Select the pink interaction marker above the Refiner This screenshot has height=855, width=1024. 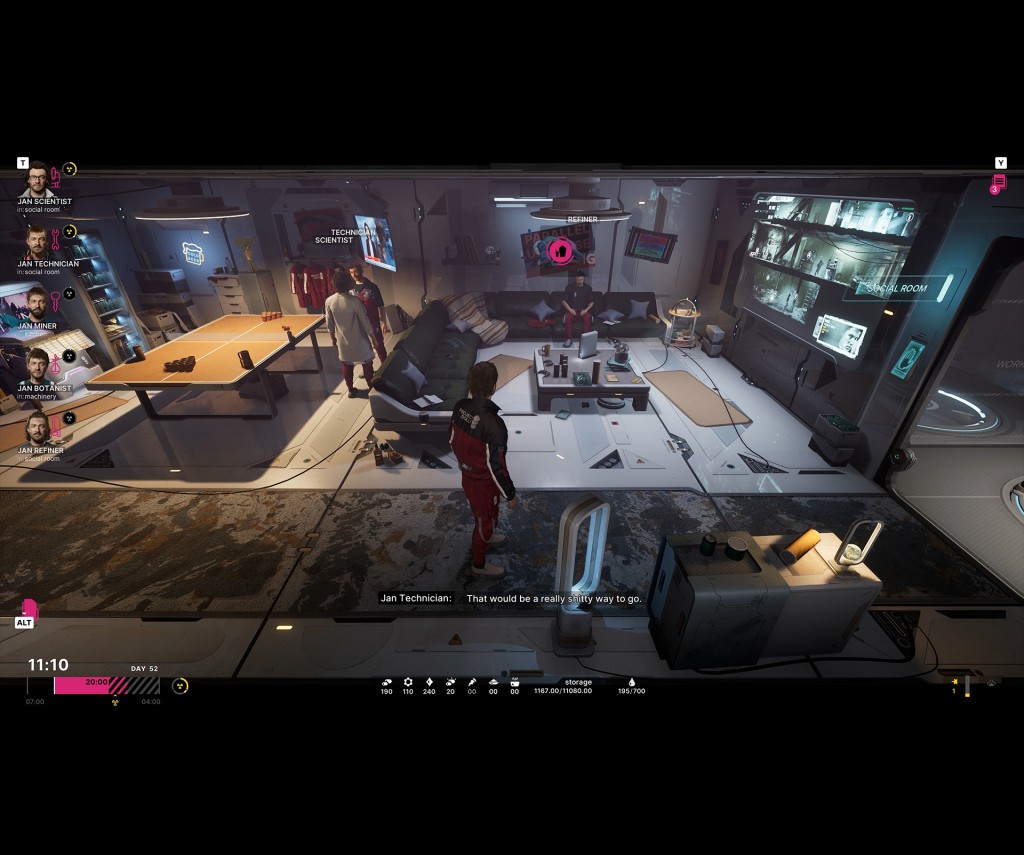[560, 250]
